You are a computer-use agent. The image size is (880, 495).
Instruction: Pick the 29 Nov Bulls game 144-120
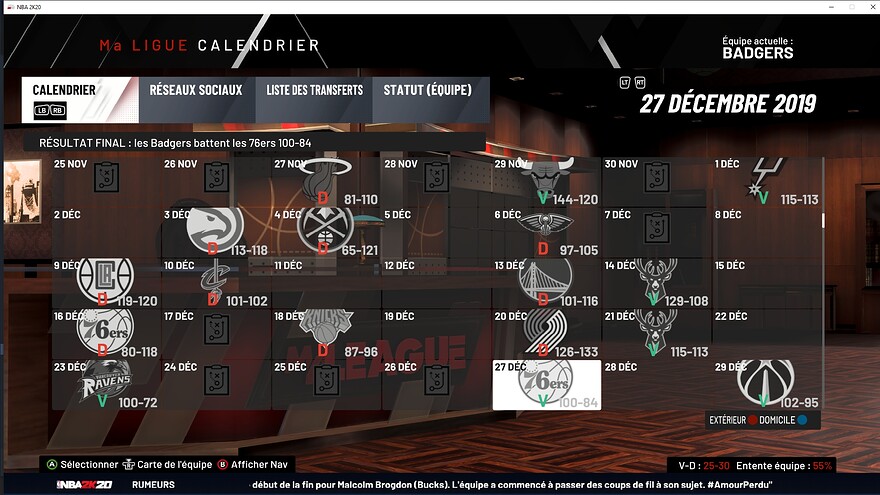(x=546, y=182)
